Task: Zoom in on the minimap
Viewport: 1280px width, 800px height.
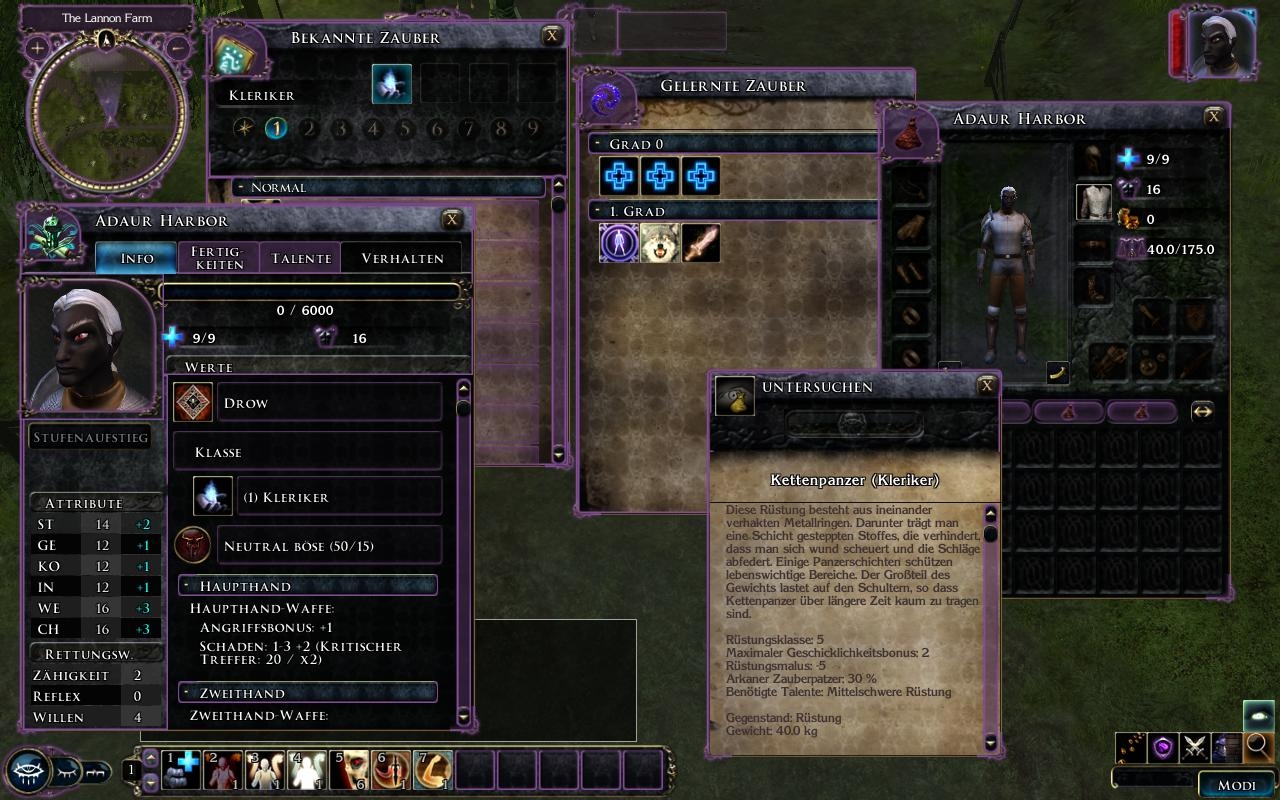Action: (37, 47)
